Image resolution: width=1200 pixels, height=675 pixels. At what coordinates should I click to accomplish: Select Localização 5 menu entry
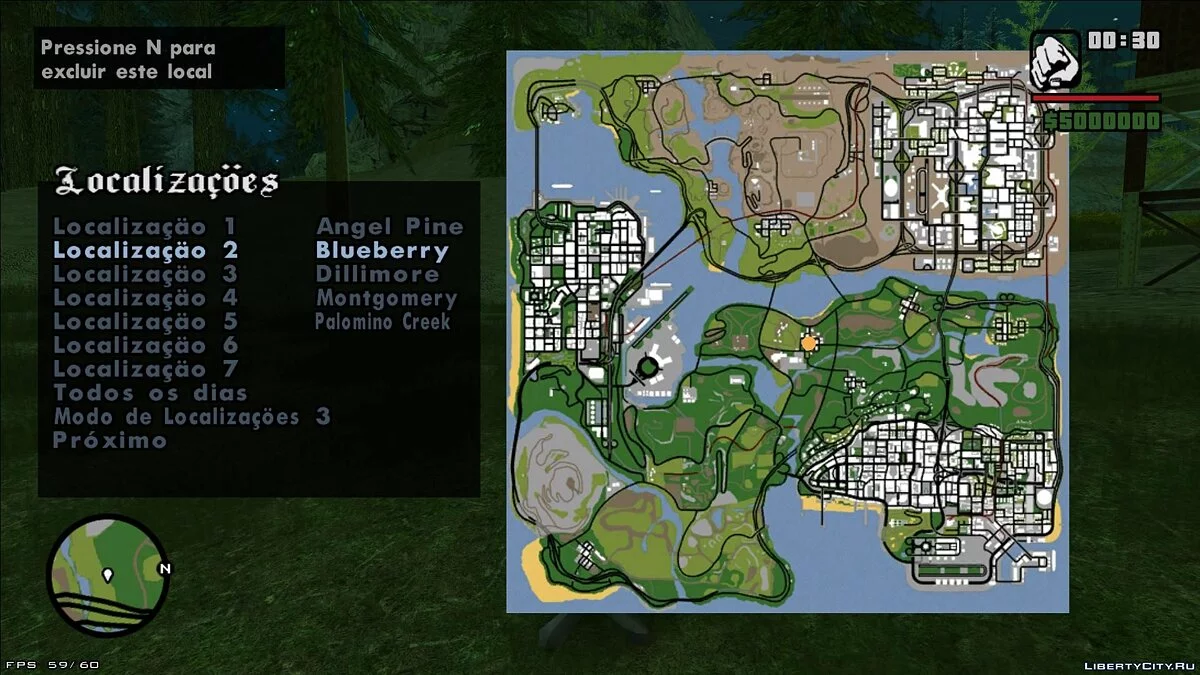coord(145,322)
